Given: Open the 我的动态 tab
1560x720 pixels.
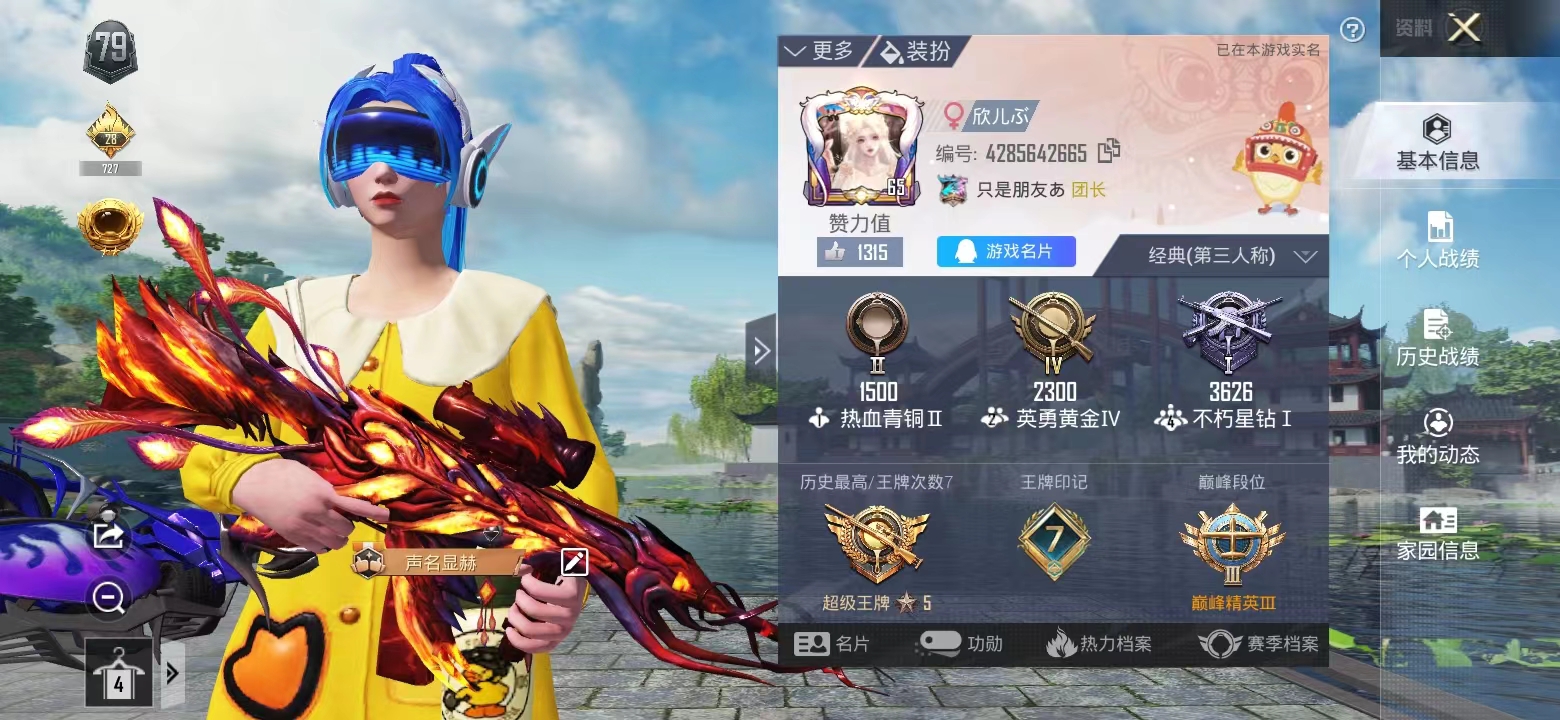Looking at the screenshot, I should (1437, 437).
